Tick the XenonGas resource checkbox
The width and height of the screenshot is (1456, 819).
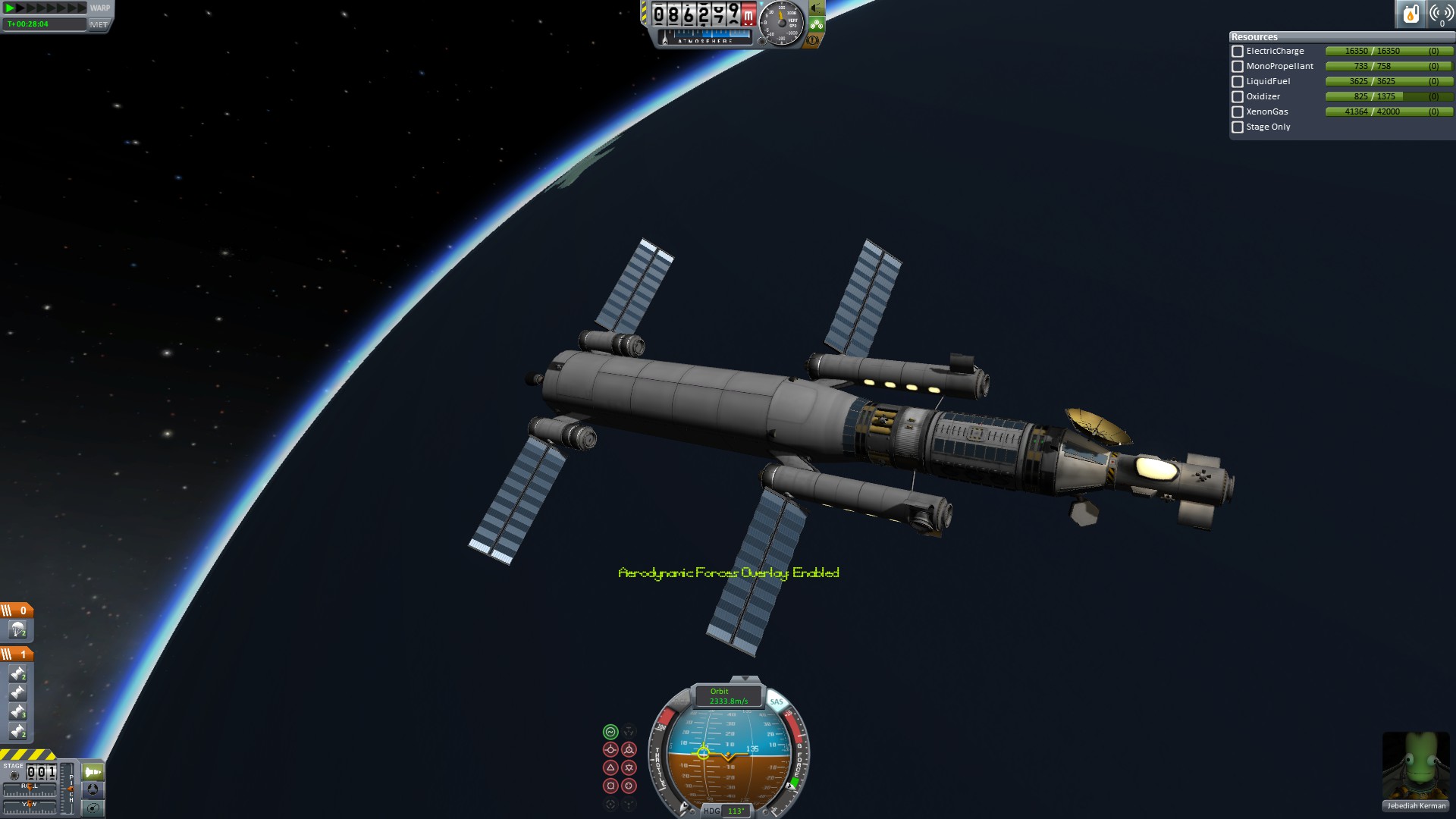pos(1238,112)
